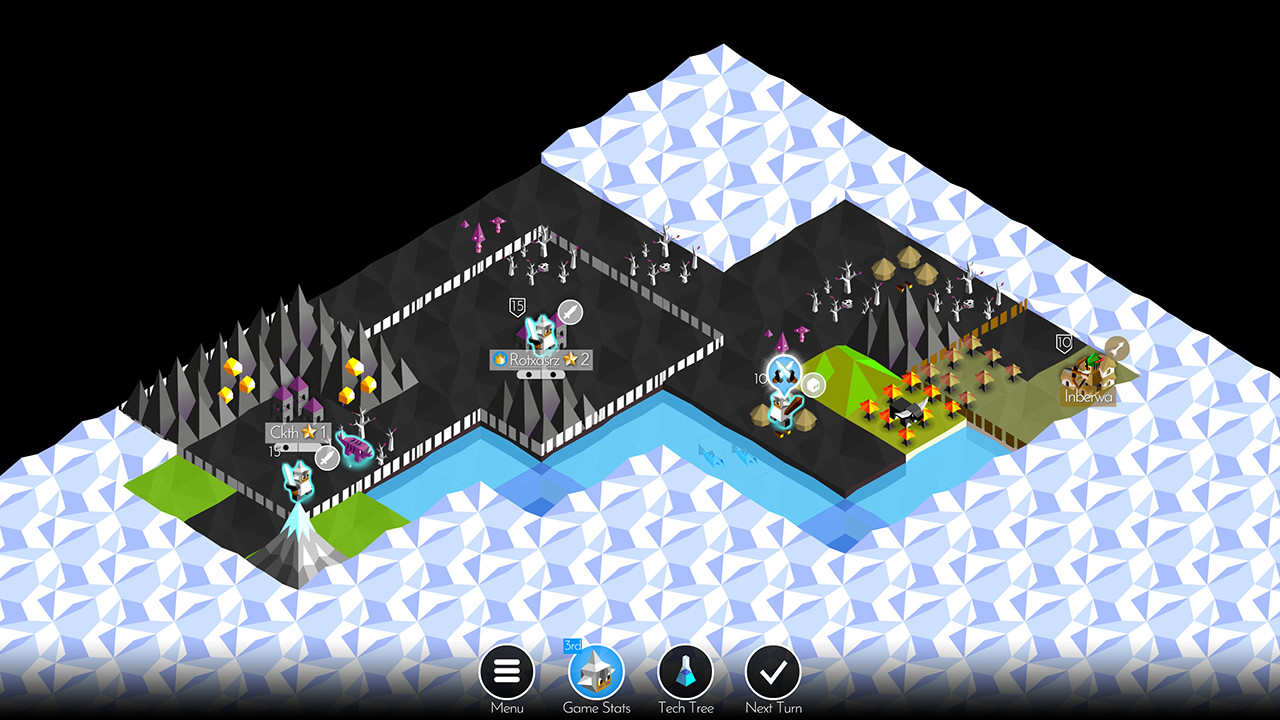The height and width of the screenshot is (720, 1280).
Task: Click the Rotxasrz star 2 city label
Action: 541,359
